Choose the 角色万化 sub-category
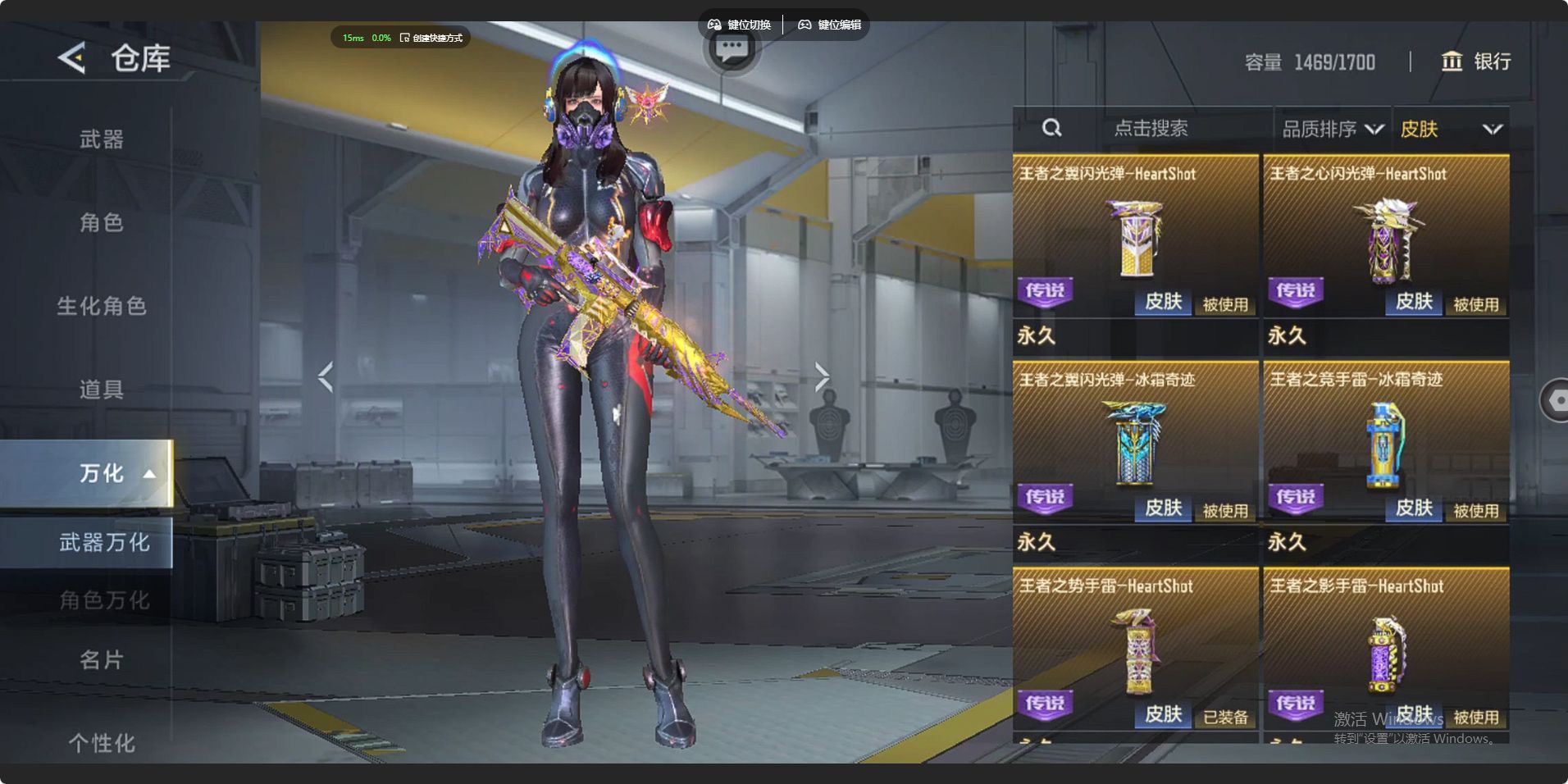The height and width of the screenshot is (784, 1568). pyautogui.click(x=103, y=600)
